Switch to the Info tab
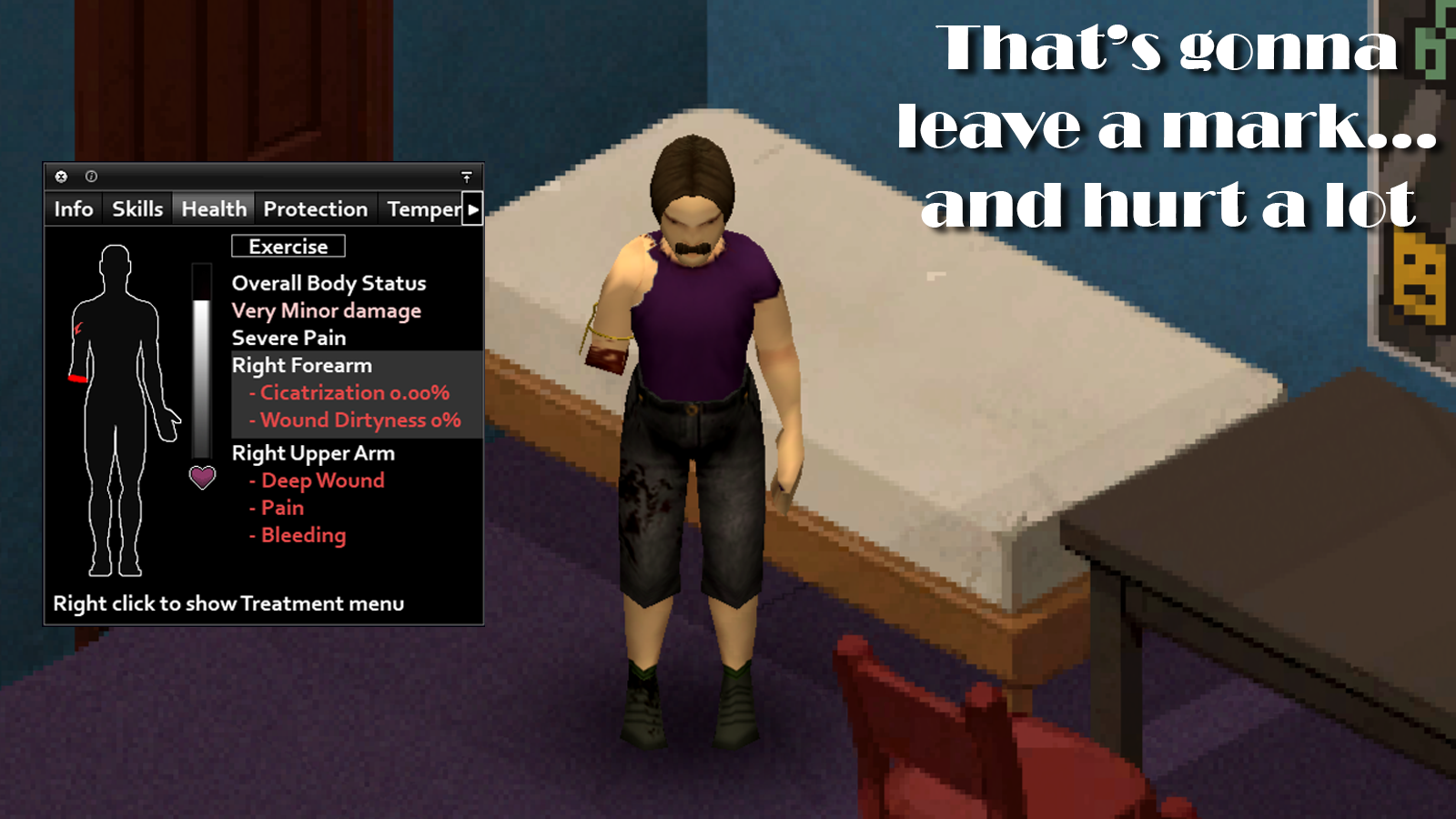The height and width of the screenshot is (819, 1456). [74, 209]
